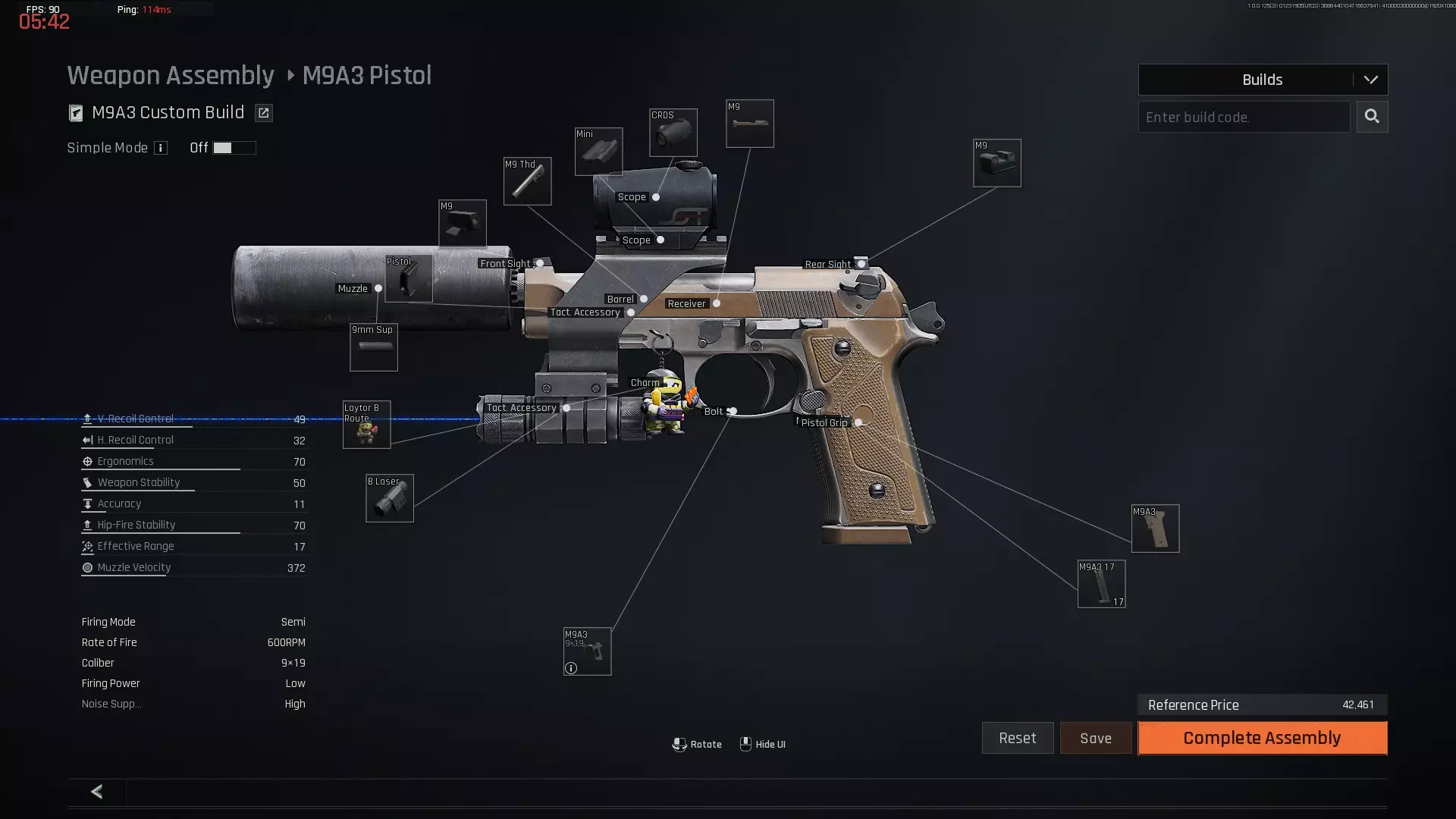The height and width of the screenshot is (819, 1456).
Task: Toggle Simple Mode switch
Action: pyautogui.click(x=234, y=148)
